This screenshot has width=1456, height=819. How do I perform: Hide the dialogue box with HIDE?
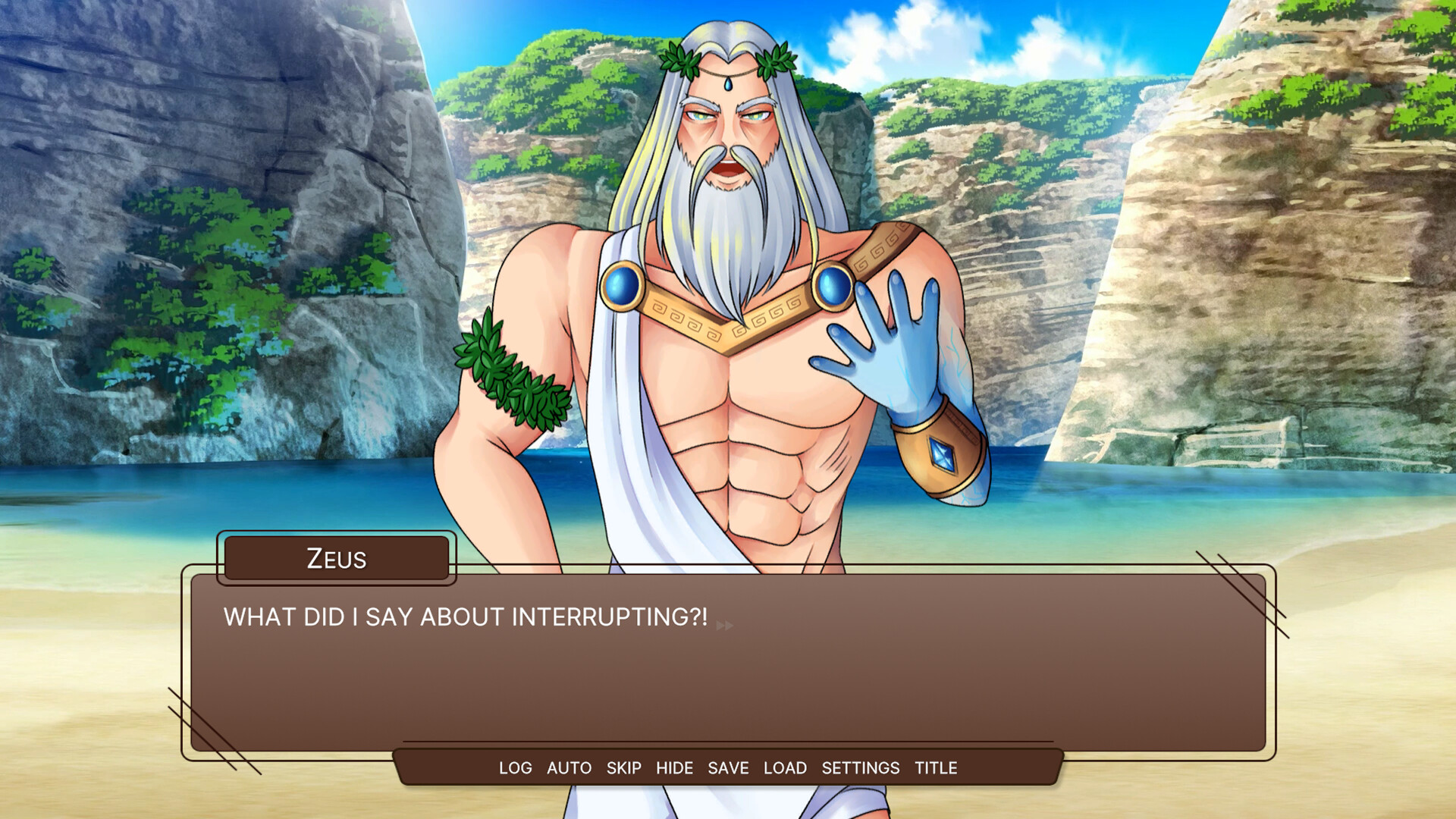click(675, 767)
